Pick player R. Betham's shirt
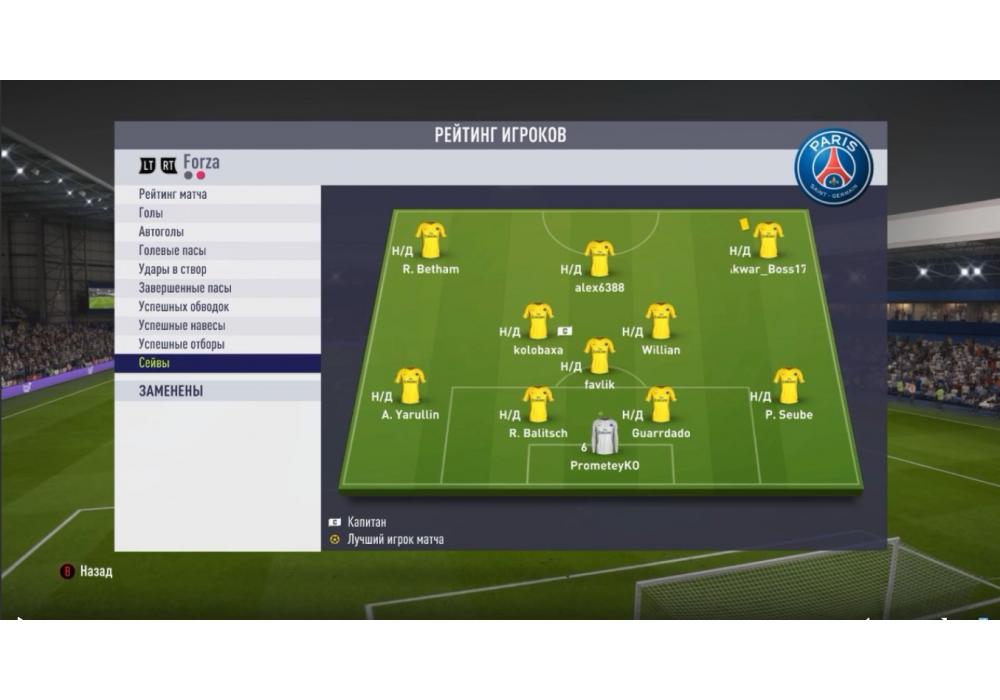Image resolution: width=1000 pixels, height=700 pixels. 431,241
